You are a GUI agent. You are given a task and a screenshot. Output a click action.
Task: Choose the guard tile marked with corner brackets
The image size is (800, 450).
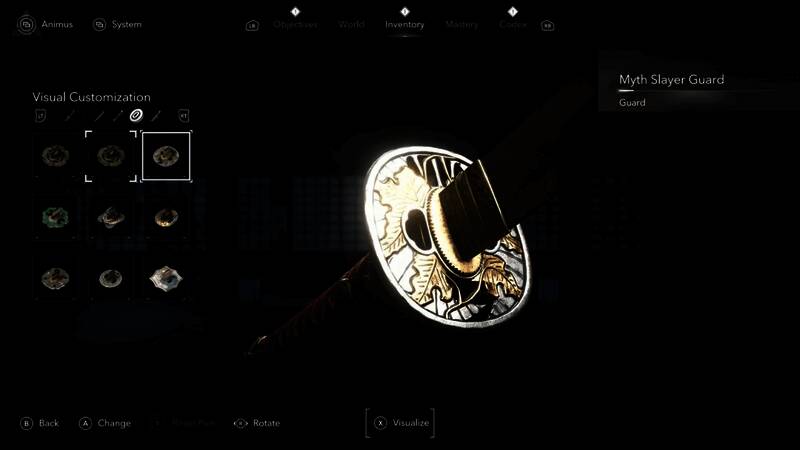(110, 156)
